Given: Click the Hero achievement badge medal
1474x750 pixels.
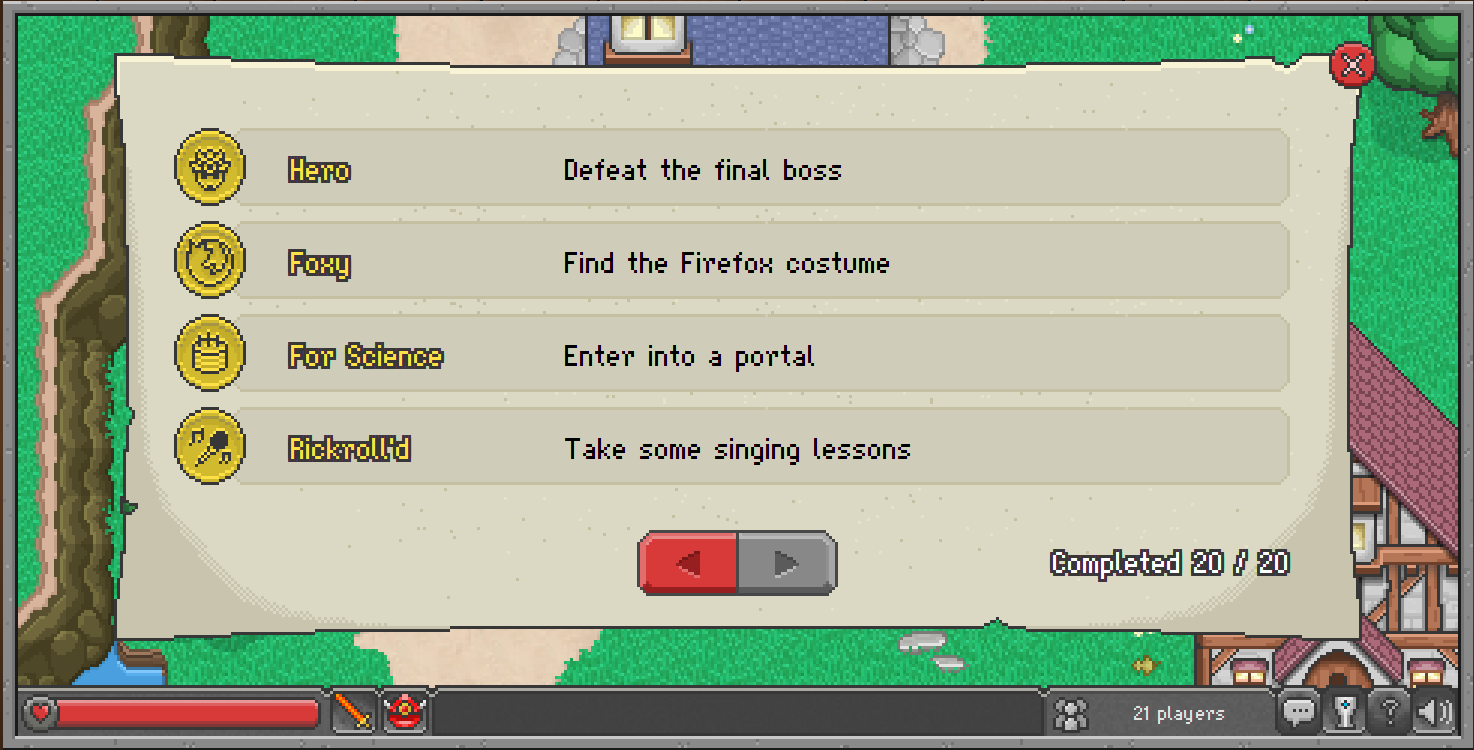Looking at the screenshot, I should click(209, 168).
